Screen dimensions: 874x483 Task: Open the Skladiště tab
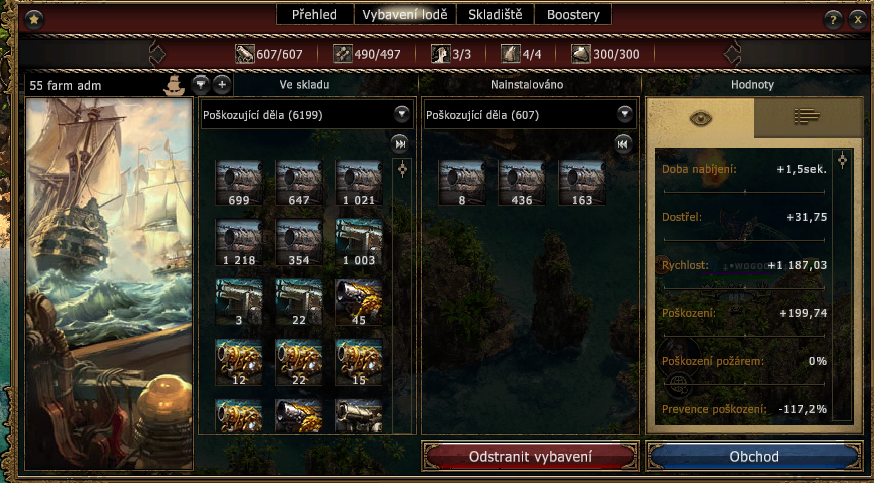click(495, 15)
